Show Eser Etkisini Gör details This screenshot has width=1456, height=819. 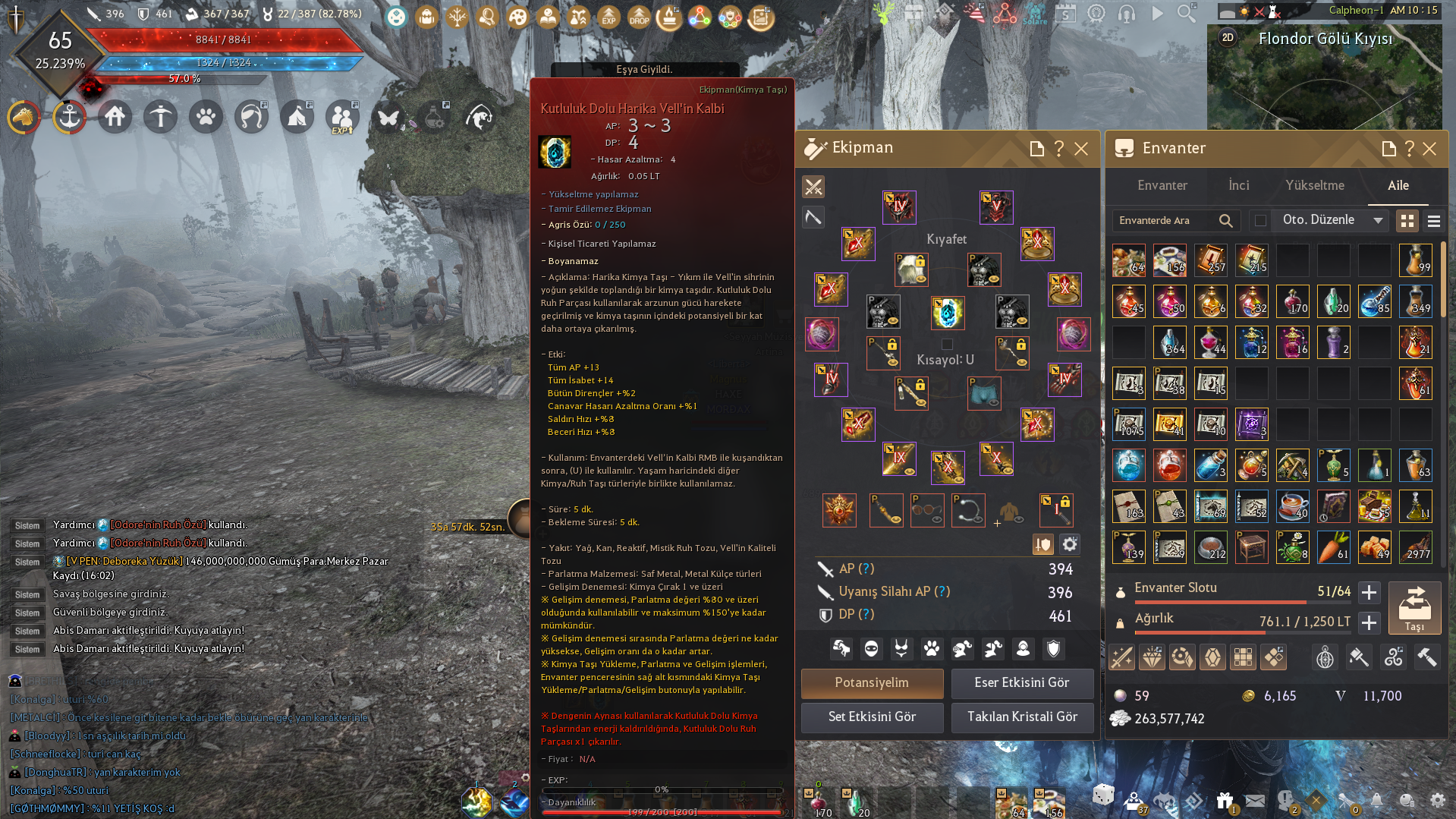(1021, 683)
